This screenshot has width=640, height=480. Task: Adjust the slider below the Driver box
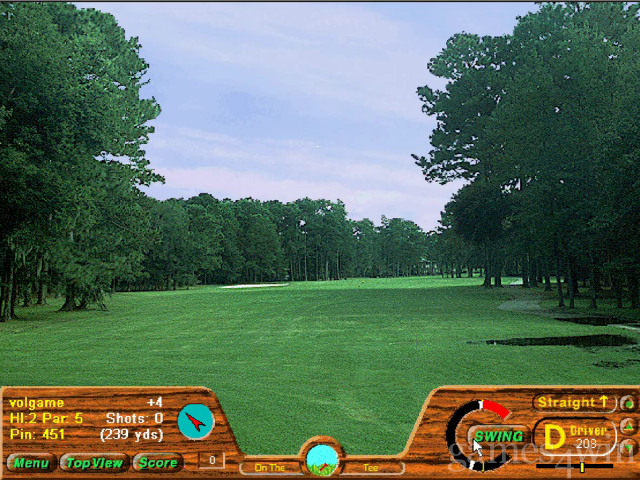(x=582, y=466)
